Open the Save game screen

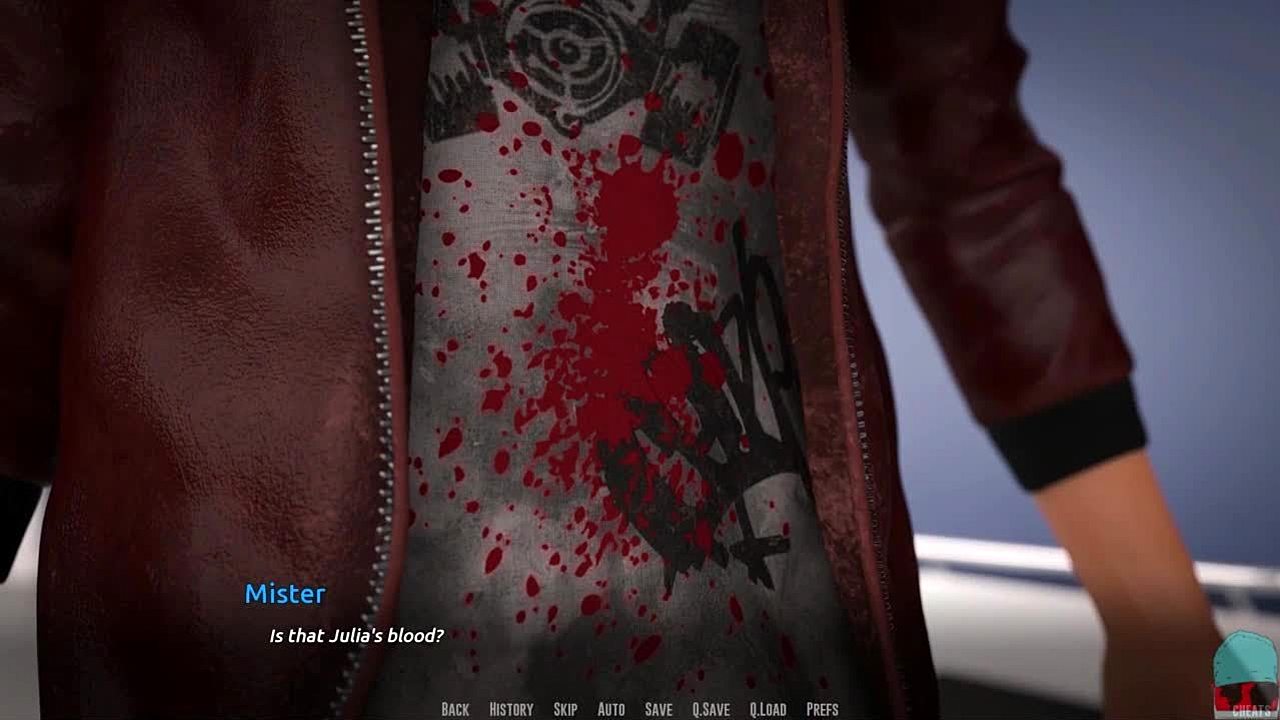pyautogui.click(x=658, y=709)
